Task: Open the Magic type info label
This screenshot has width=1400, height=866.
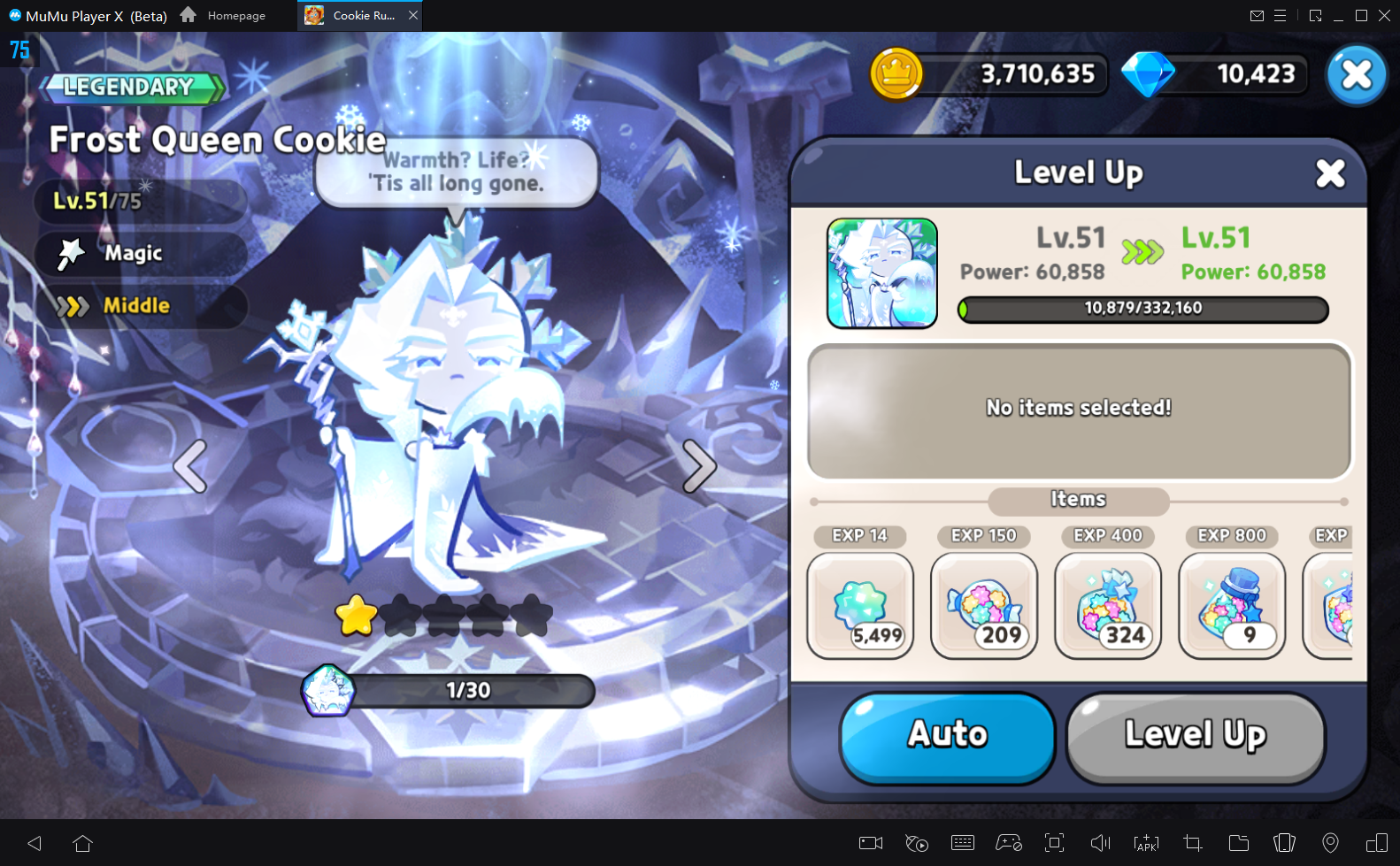Action: [135, 254]
